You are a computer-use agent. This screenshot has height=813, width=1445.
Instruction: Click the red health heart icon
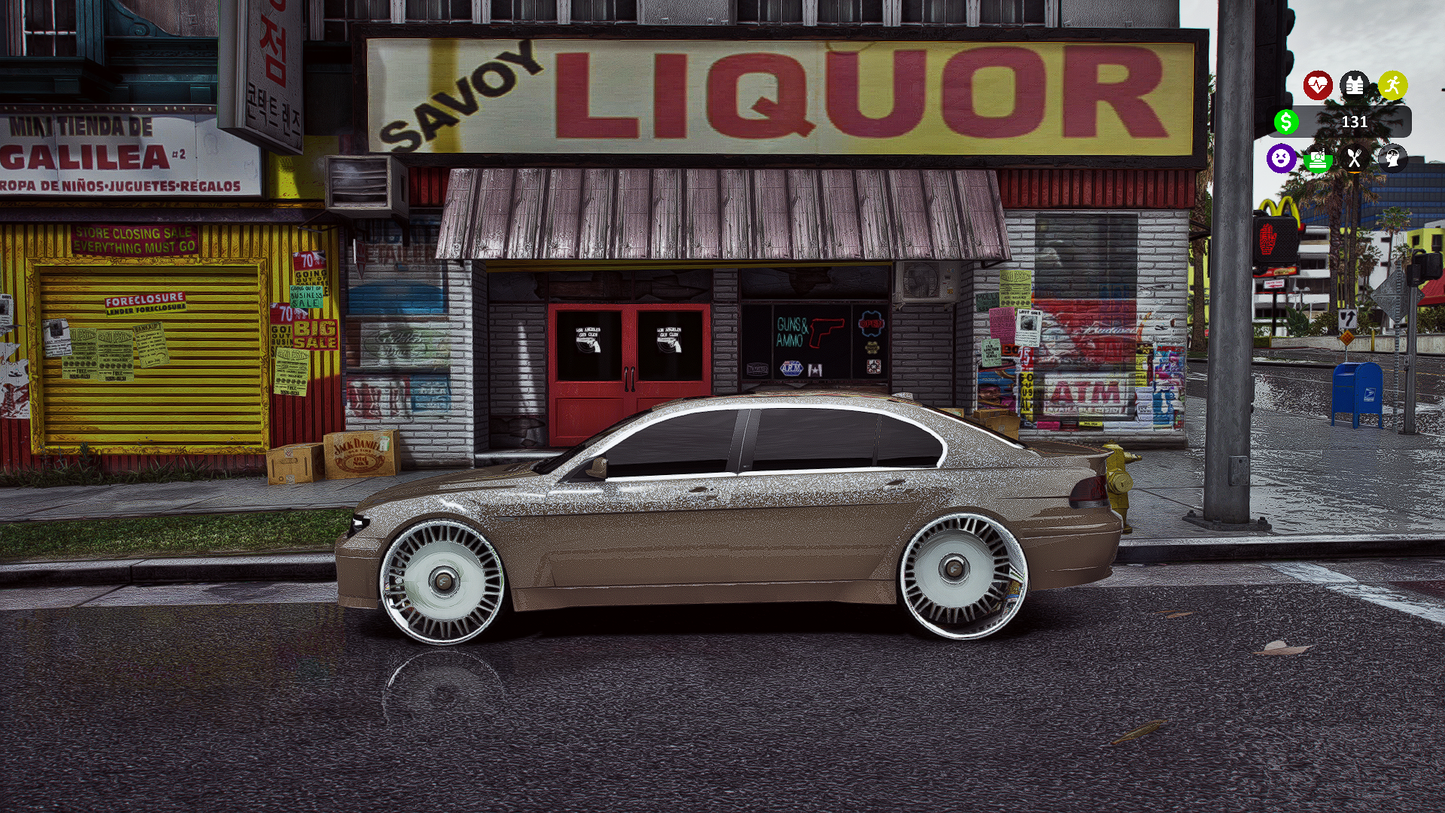[1318, 85]
